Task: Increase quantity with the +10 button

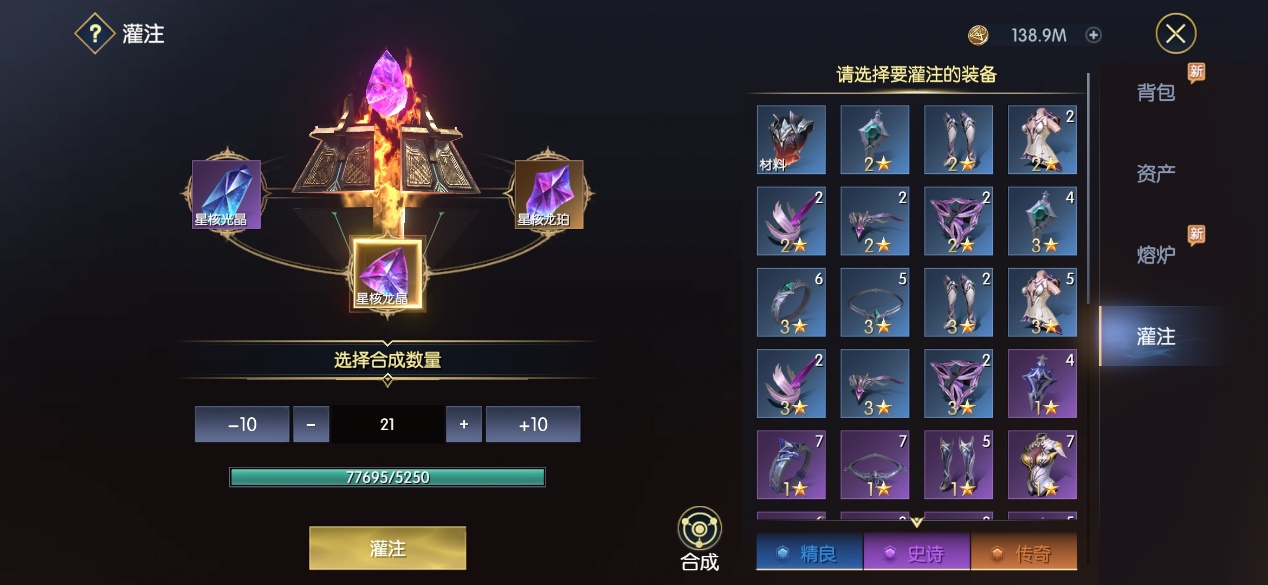Action: (533, 424)
